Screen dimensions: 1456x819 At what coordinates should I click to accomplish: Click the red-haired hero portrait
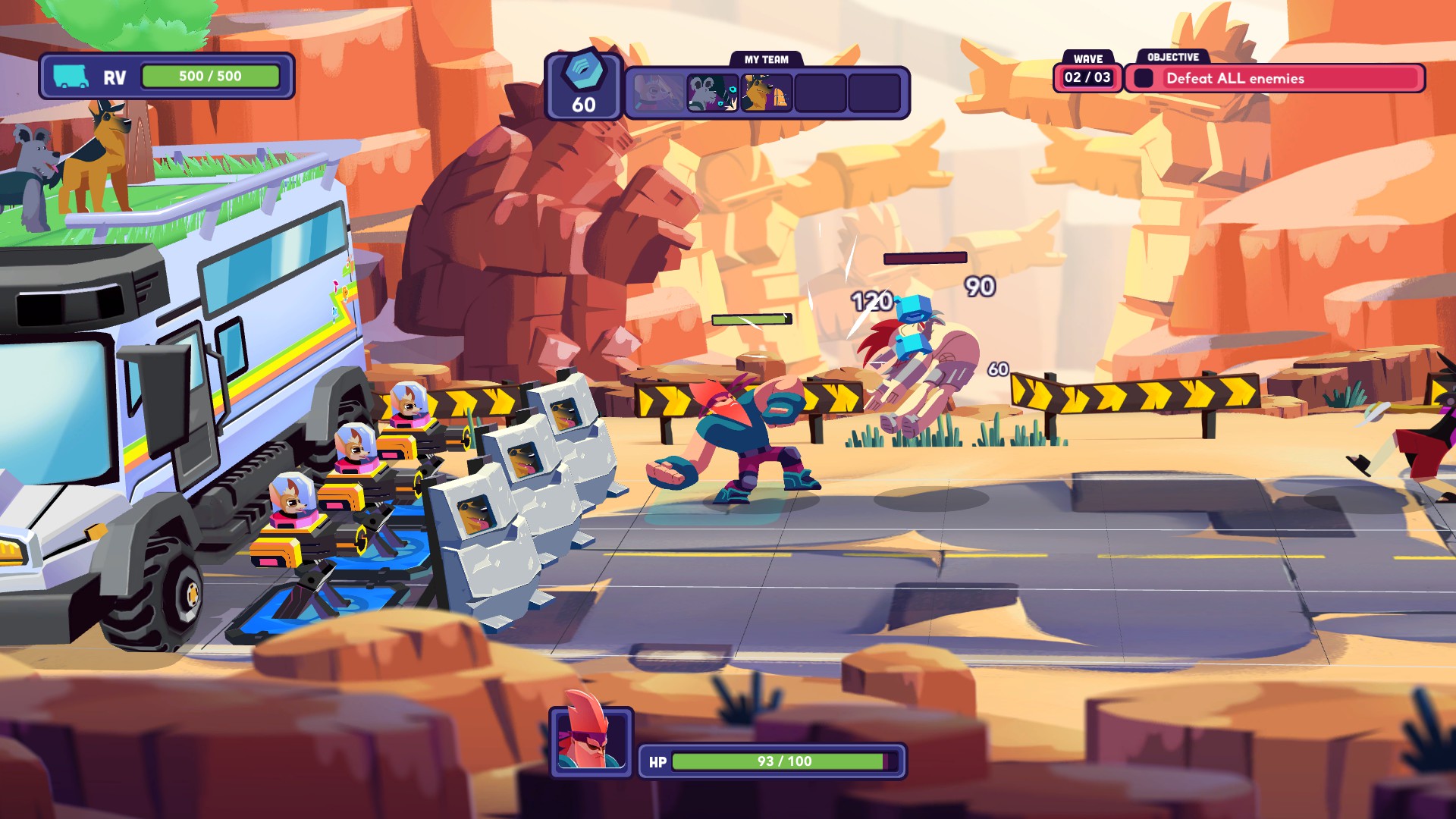pos(591,742)
